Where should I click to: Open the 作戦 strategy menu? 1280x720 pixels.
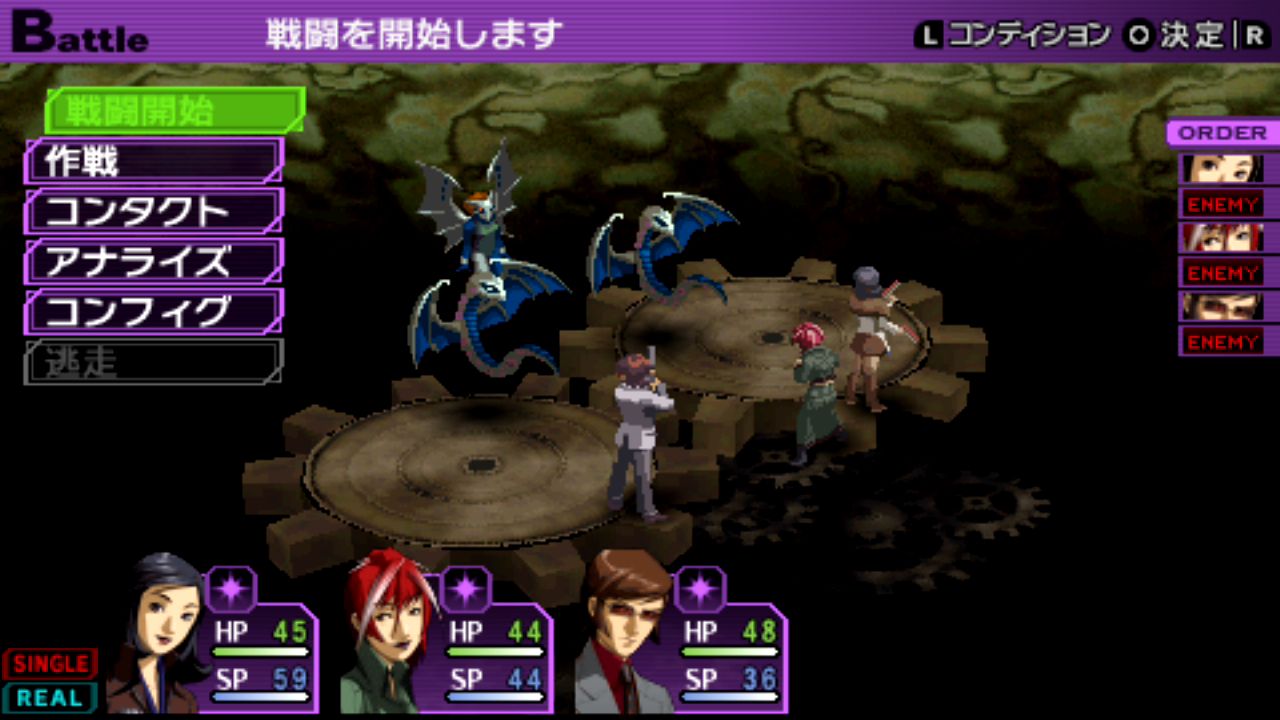click(155, 161)
